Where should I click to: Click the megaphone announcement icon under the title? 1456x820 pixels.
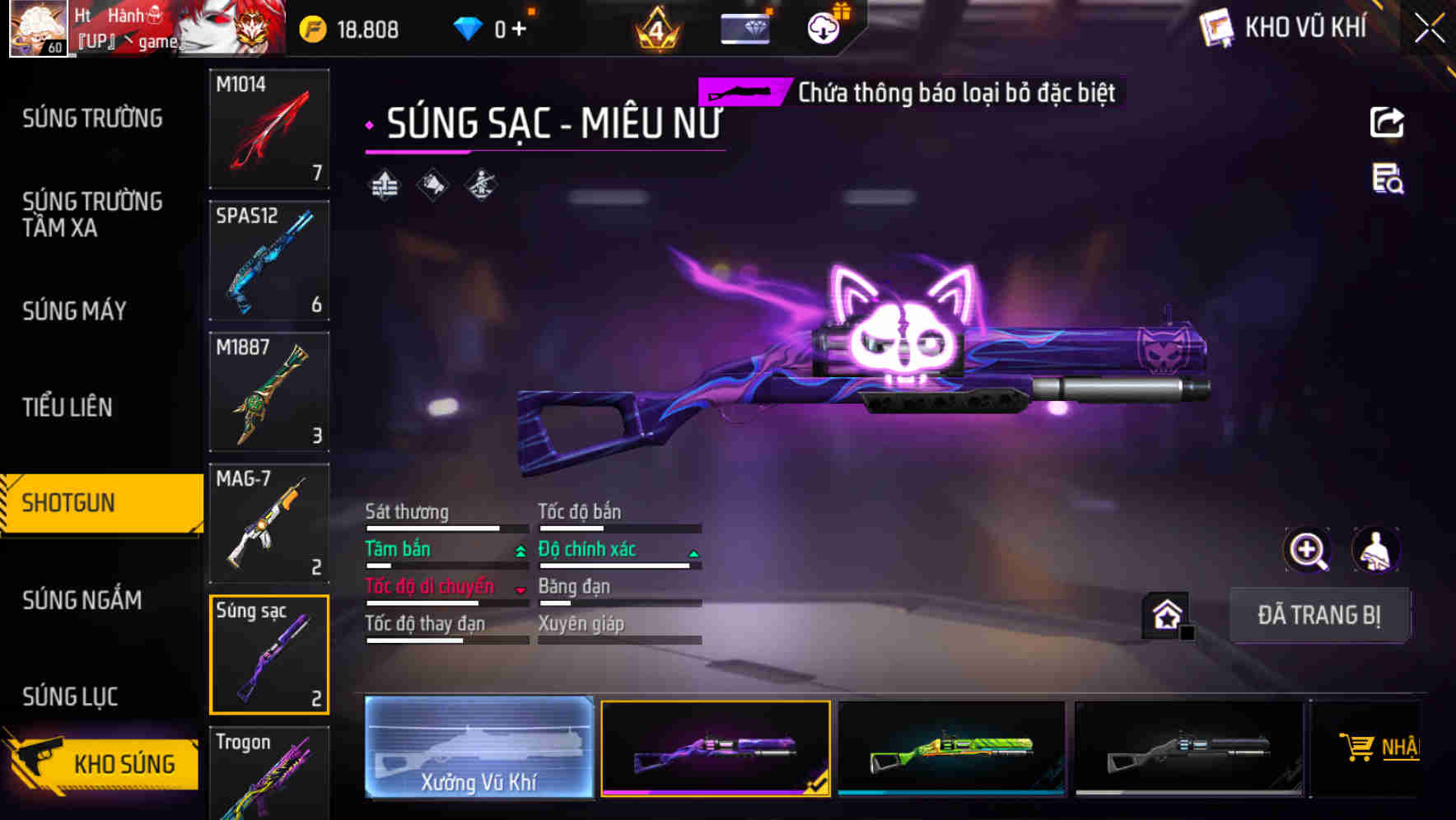(x=432, y=184)
